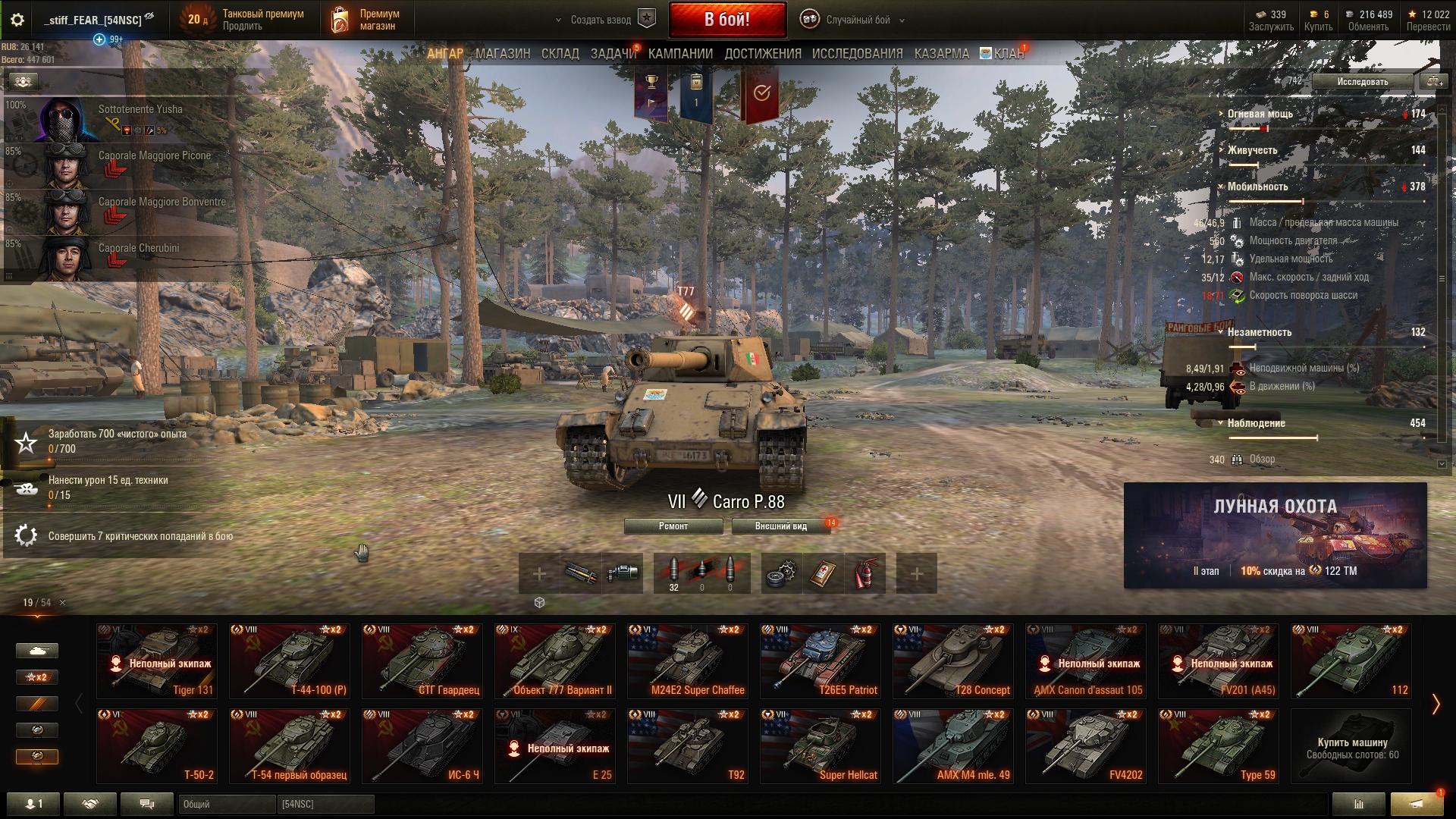The width and height of the screenshot is (1456, 819).
Task: Click the Ремонт repair button
Action: point(673,526)
